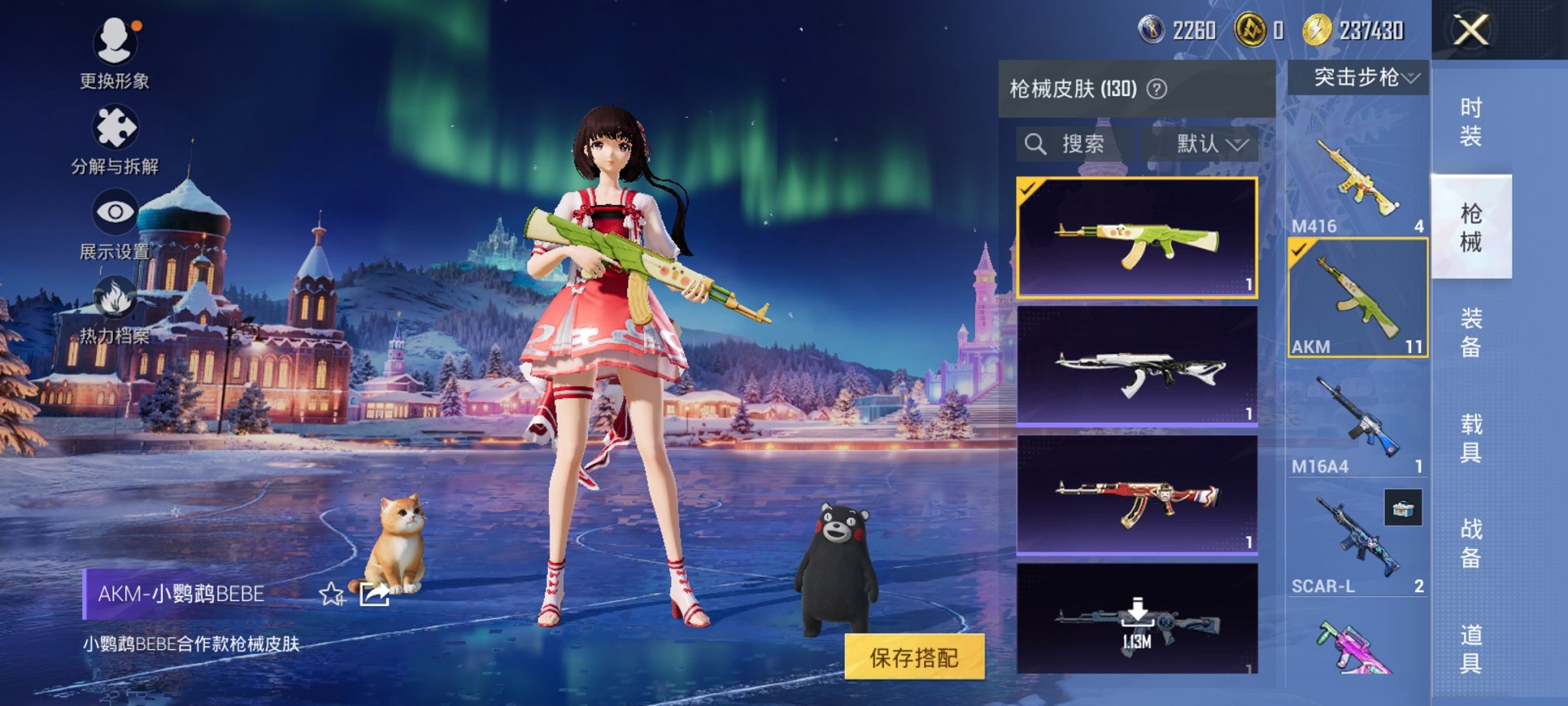Switch to the 时装 outfit tab
This screenshot has height=706, width=1568.
tap(1470, 122)
